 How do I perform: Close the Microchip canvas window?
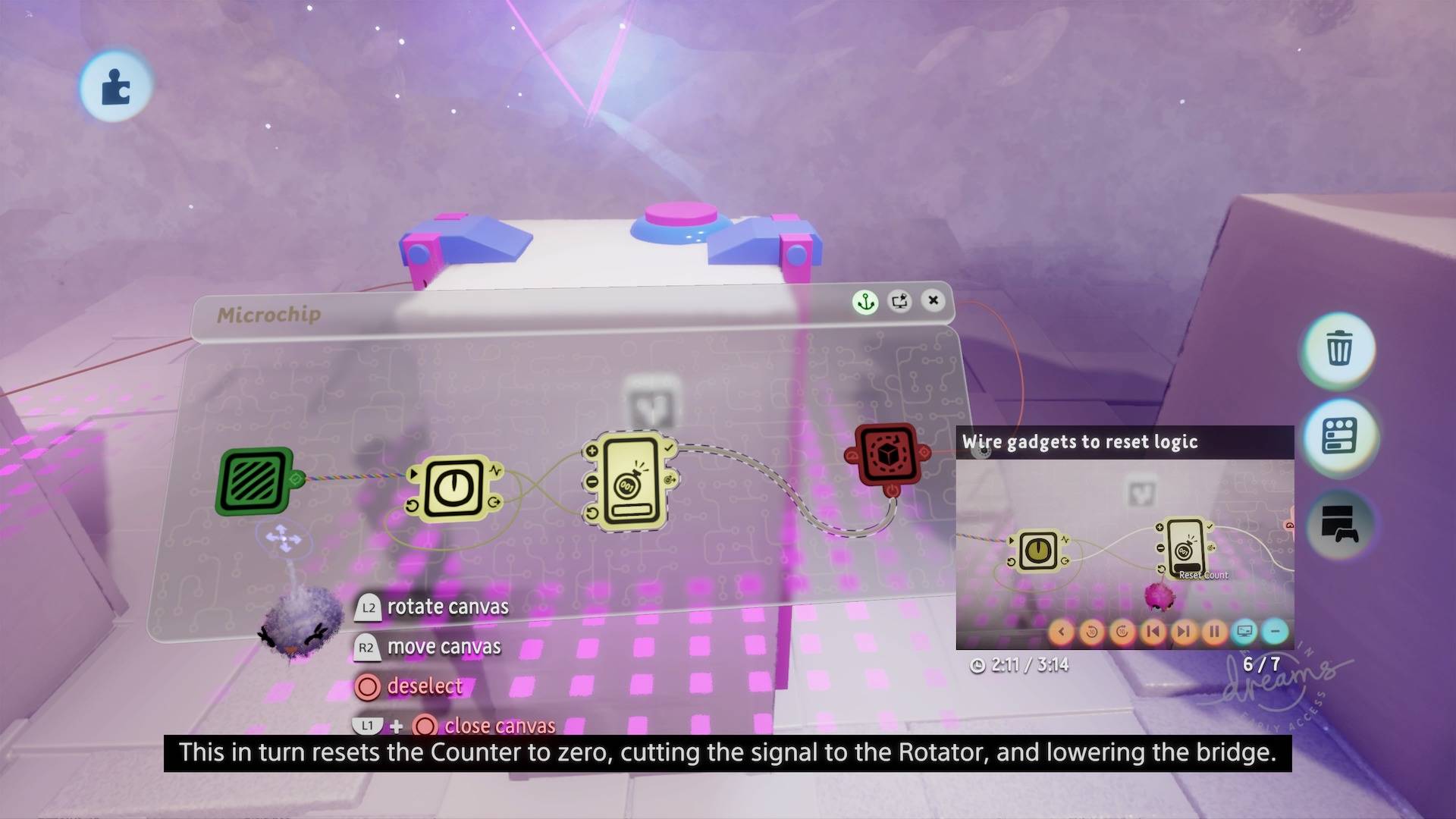pyautogui.click(x=934, y=300)
